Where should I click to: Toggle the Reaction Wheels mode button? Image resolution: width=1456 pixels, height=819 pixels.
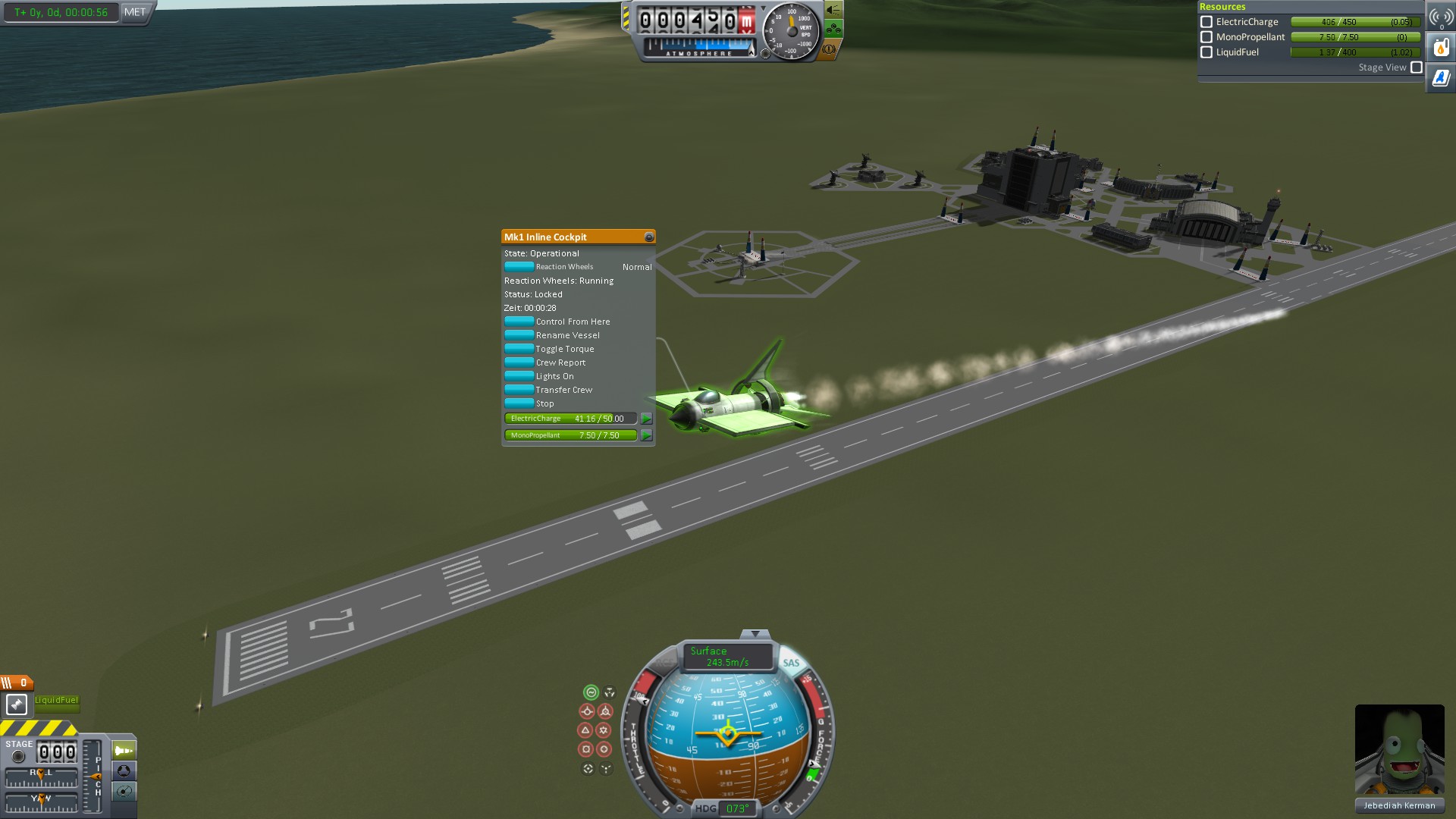(519, 267)
